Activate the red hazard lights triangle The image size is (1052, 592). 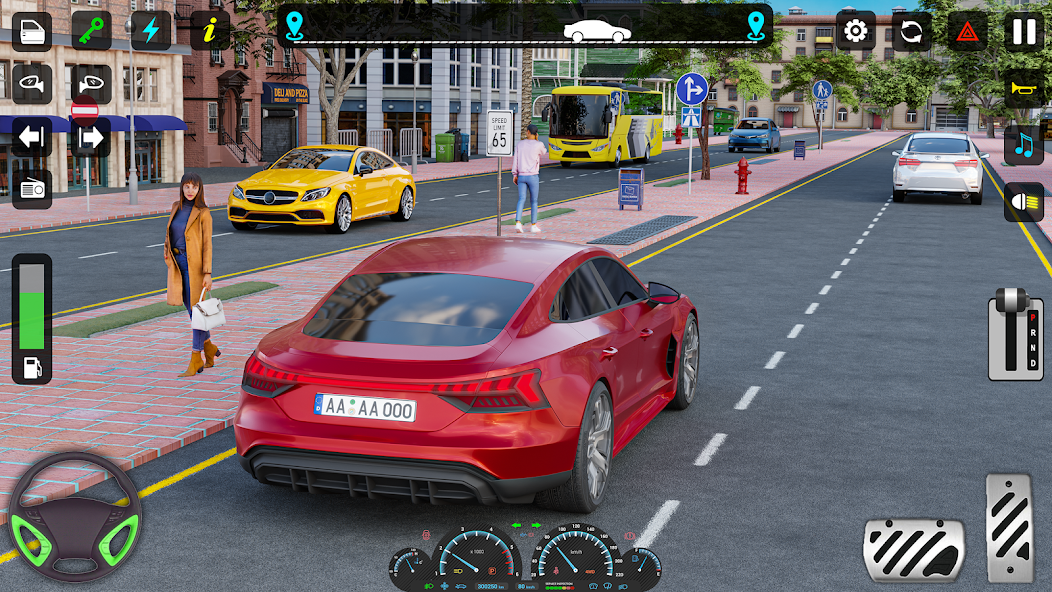[967, 31]
